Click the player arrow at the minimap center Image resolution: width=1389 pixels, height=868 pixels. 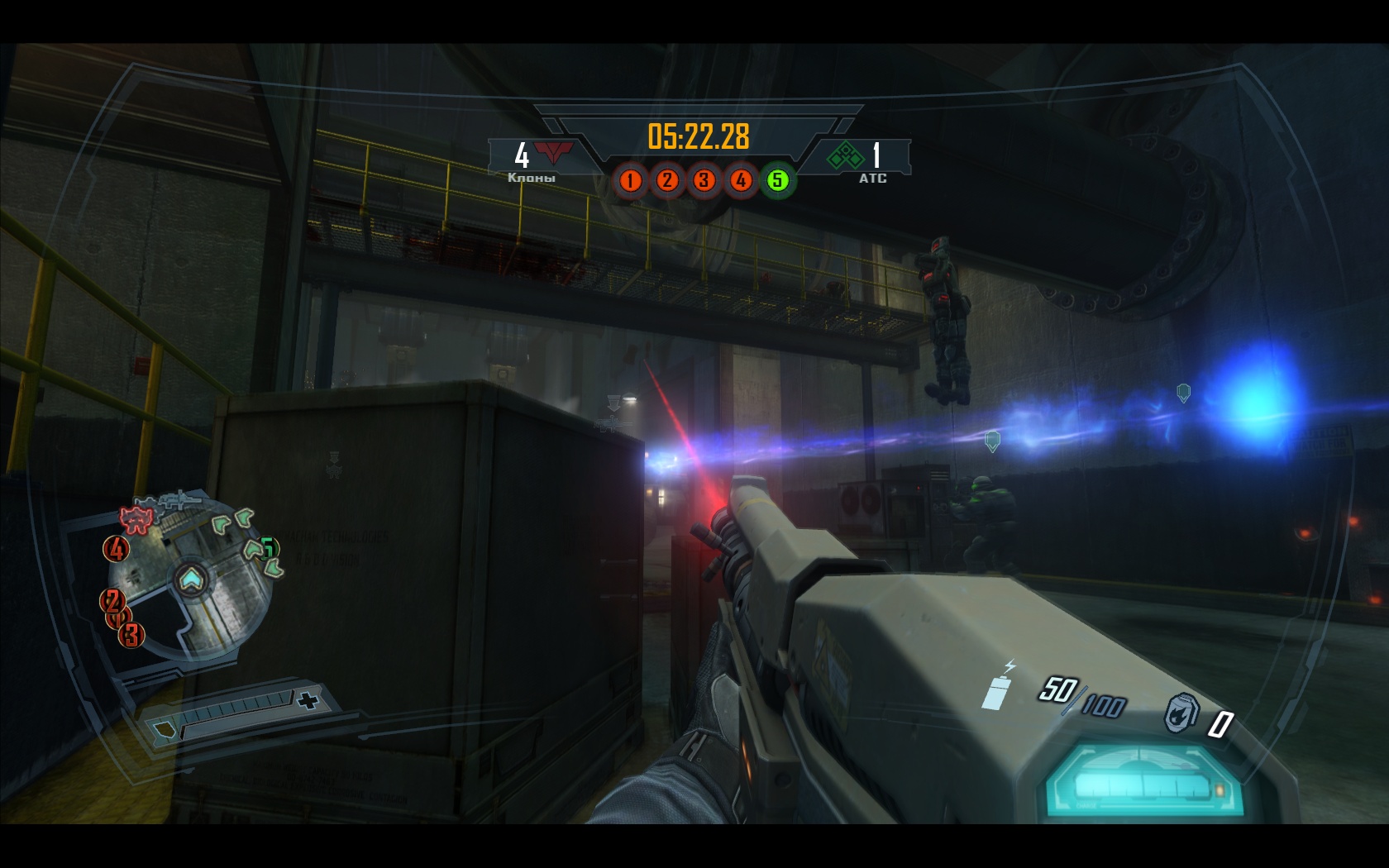point(191,578)
